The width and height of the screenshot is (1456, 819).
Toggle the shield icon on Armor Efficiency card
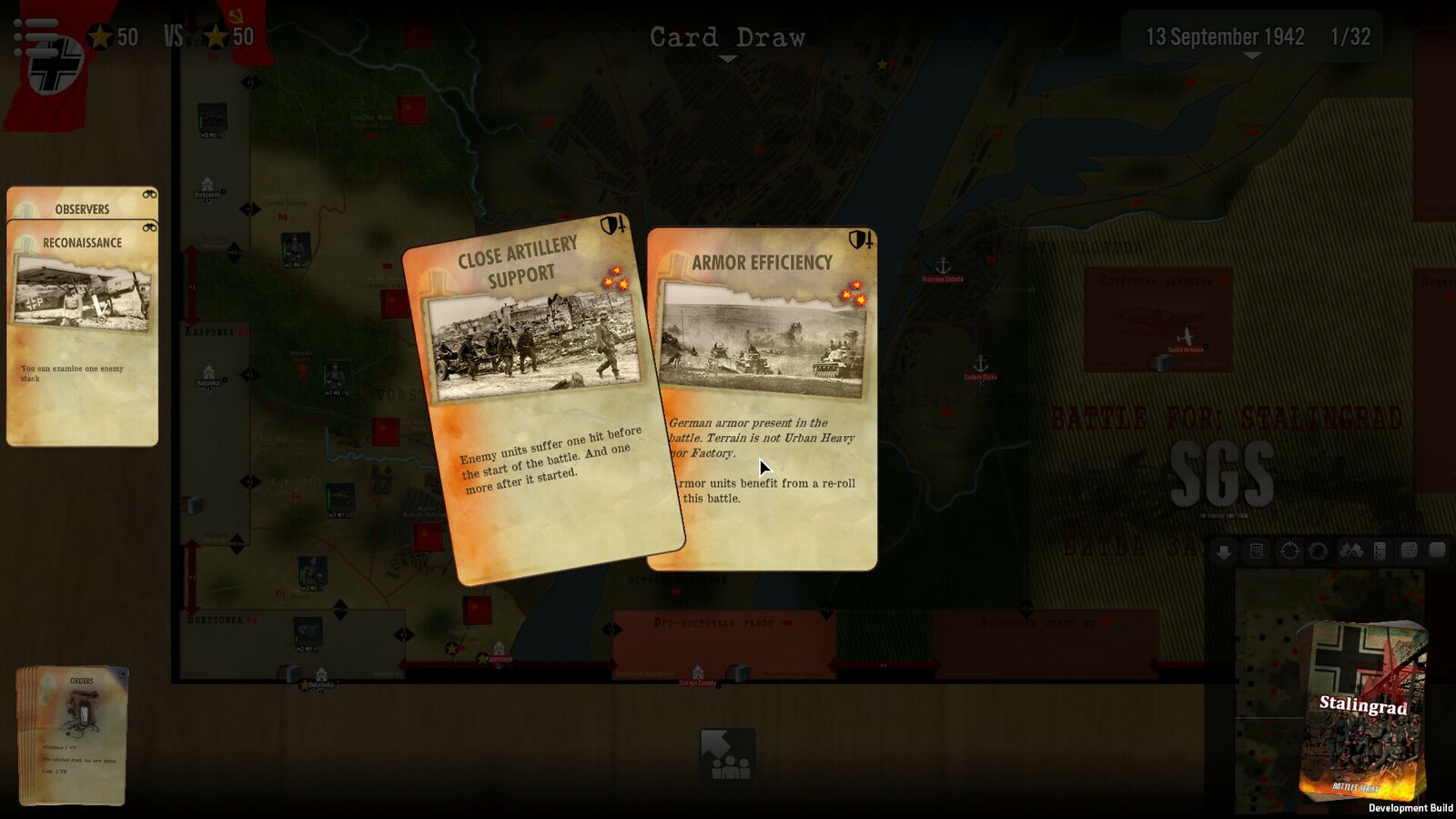(857, 239)
